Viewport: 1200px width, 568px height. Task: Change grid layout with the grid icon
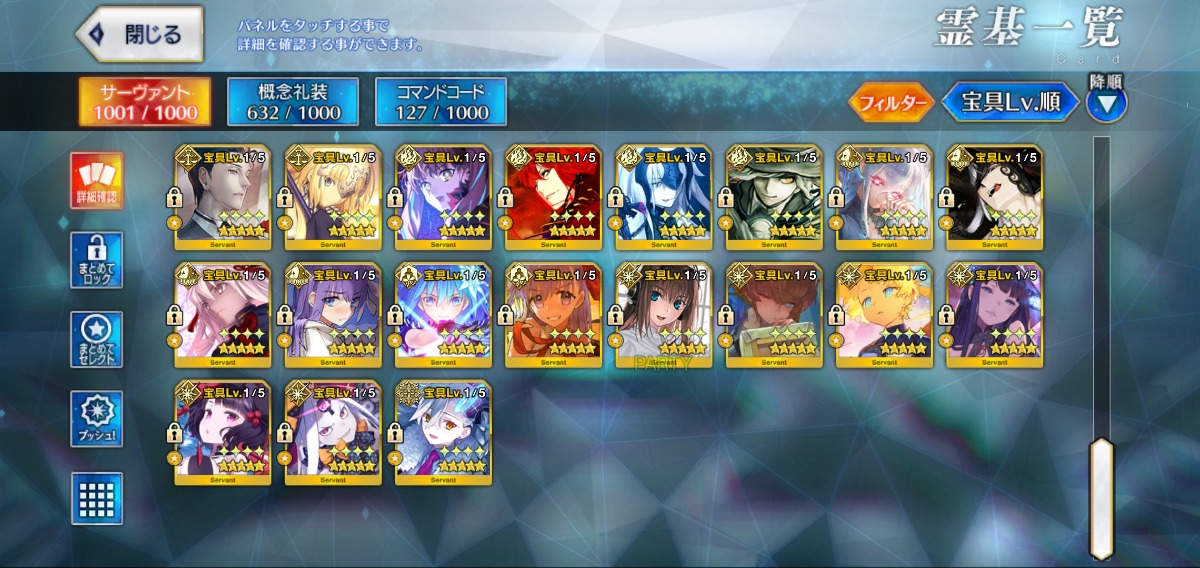click(x=97, y=498)
